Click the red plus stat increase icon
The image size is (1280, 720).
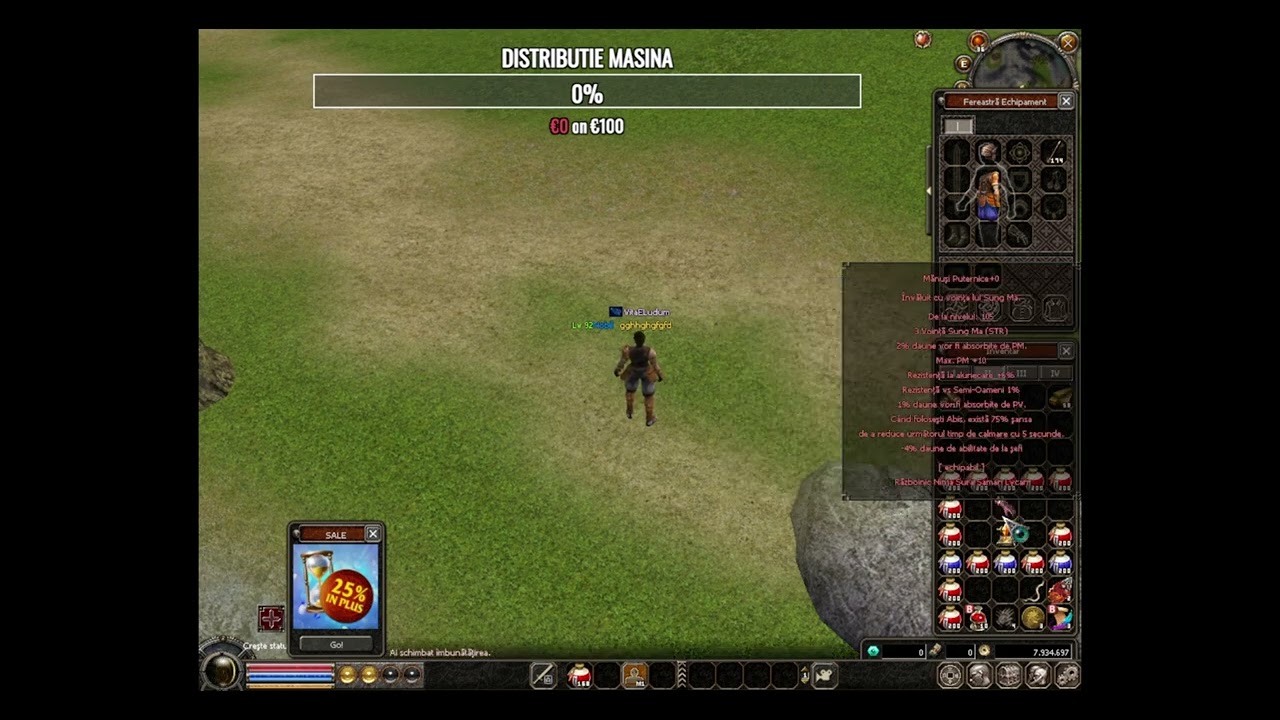pos(270,618)
